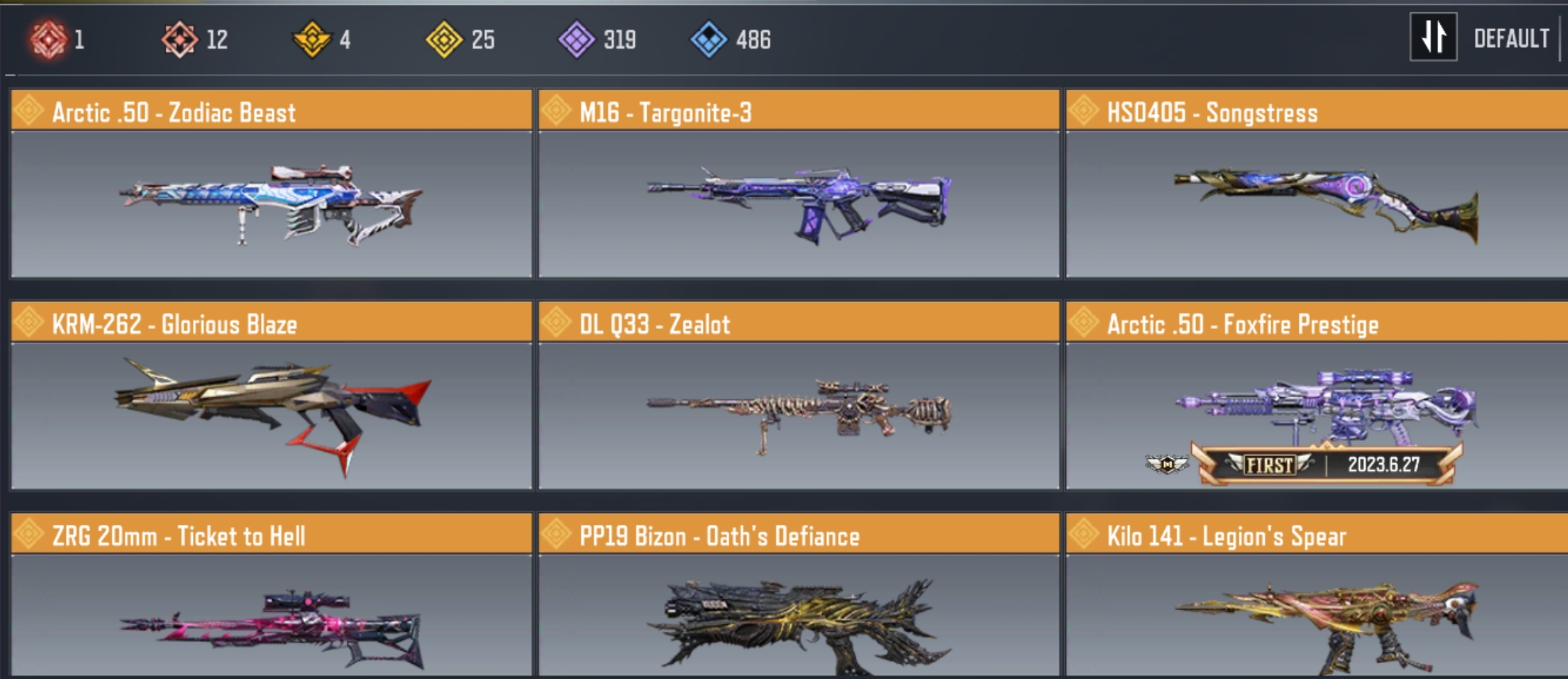Screen dimensions: 1568x679
Task: Filter by the gold rarity icon showing 4
Action: pyautogui.click(x=312, y=39)
